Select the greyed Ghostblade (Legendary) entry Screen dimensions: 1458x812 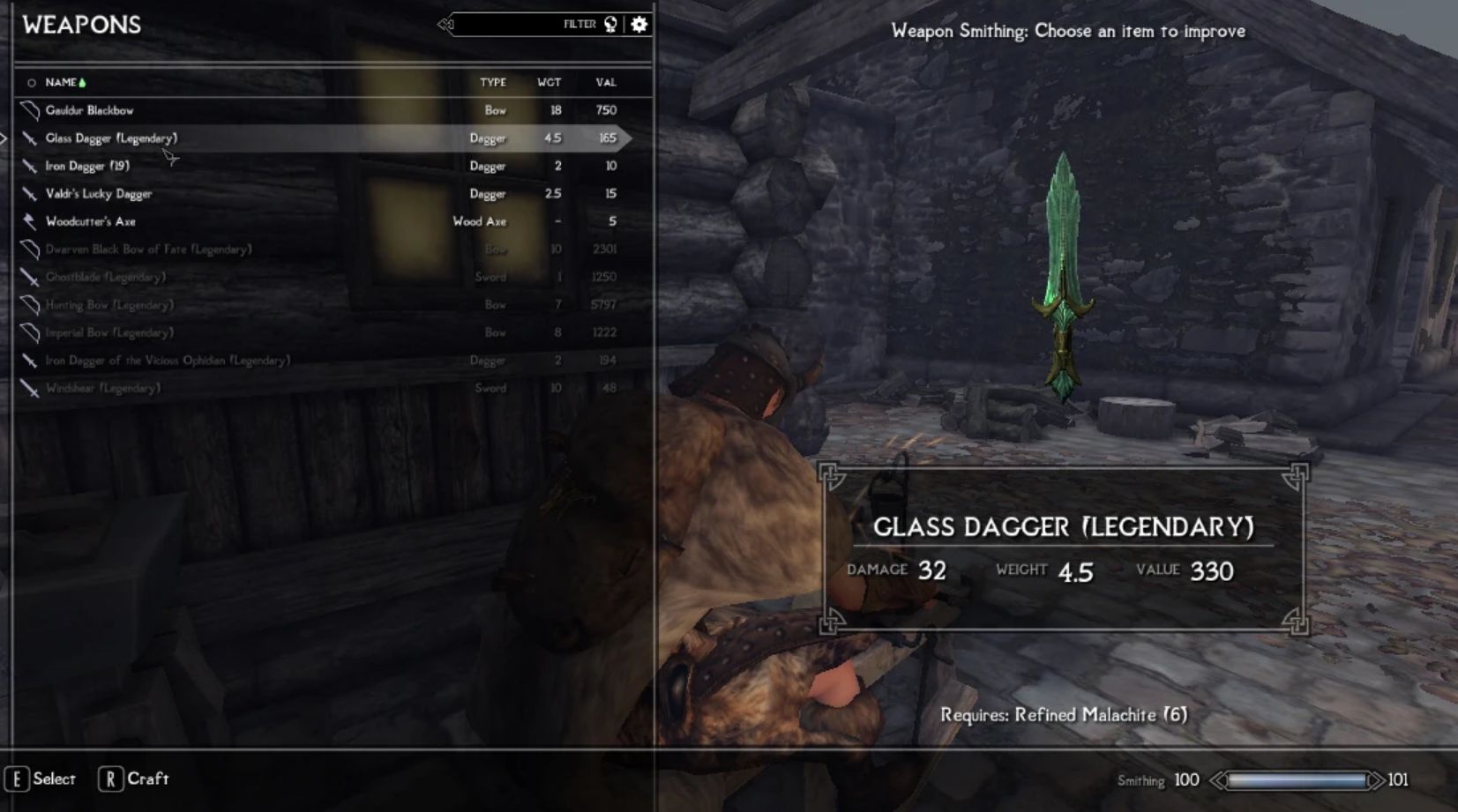point(105,277)
